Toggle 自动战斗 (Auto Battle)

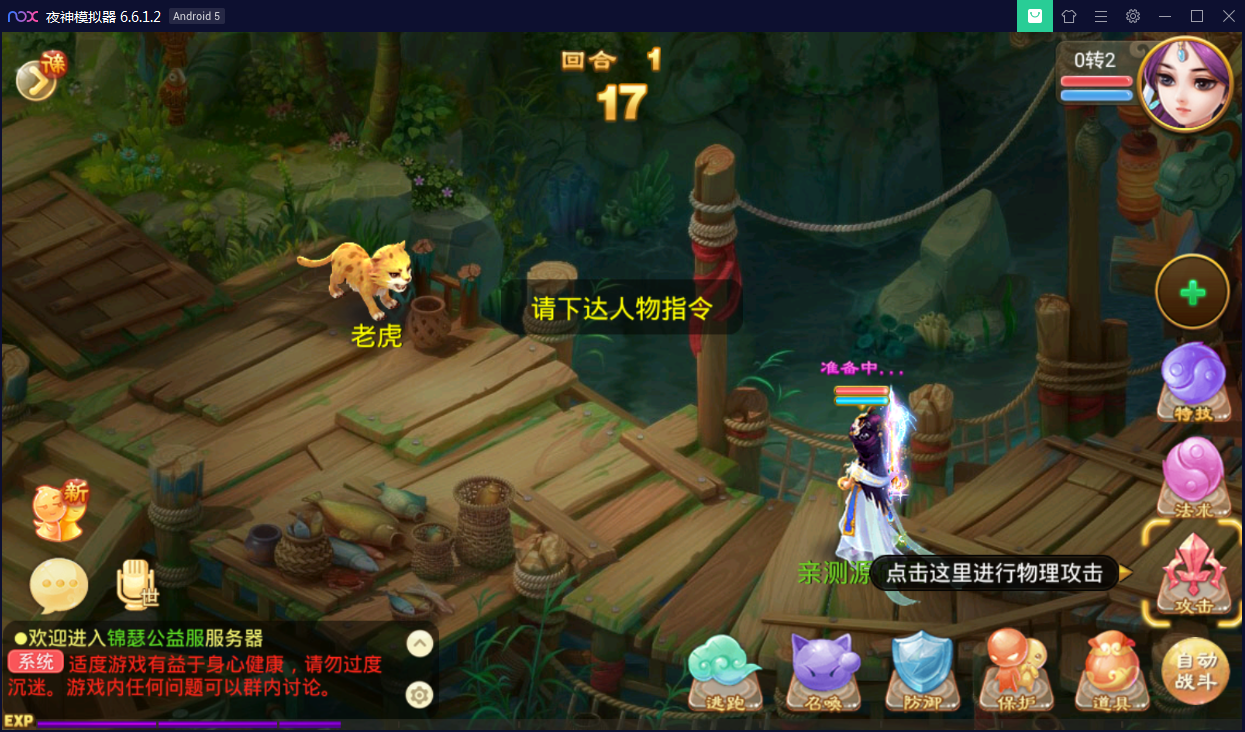point(1195,670)
